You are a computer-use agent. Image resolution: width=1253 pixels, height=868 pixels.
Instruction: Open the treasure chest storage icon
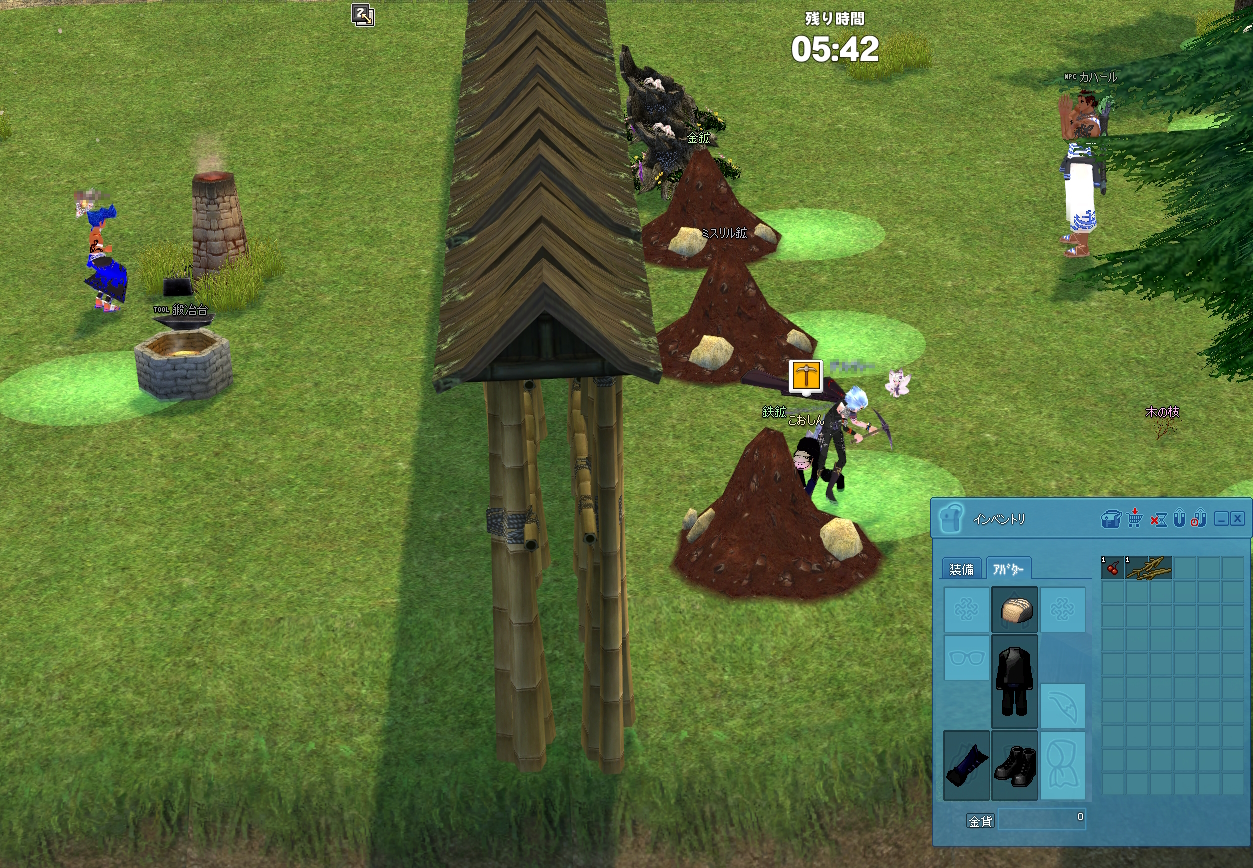1111,519
